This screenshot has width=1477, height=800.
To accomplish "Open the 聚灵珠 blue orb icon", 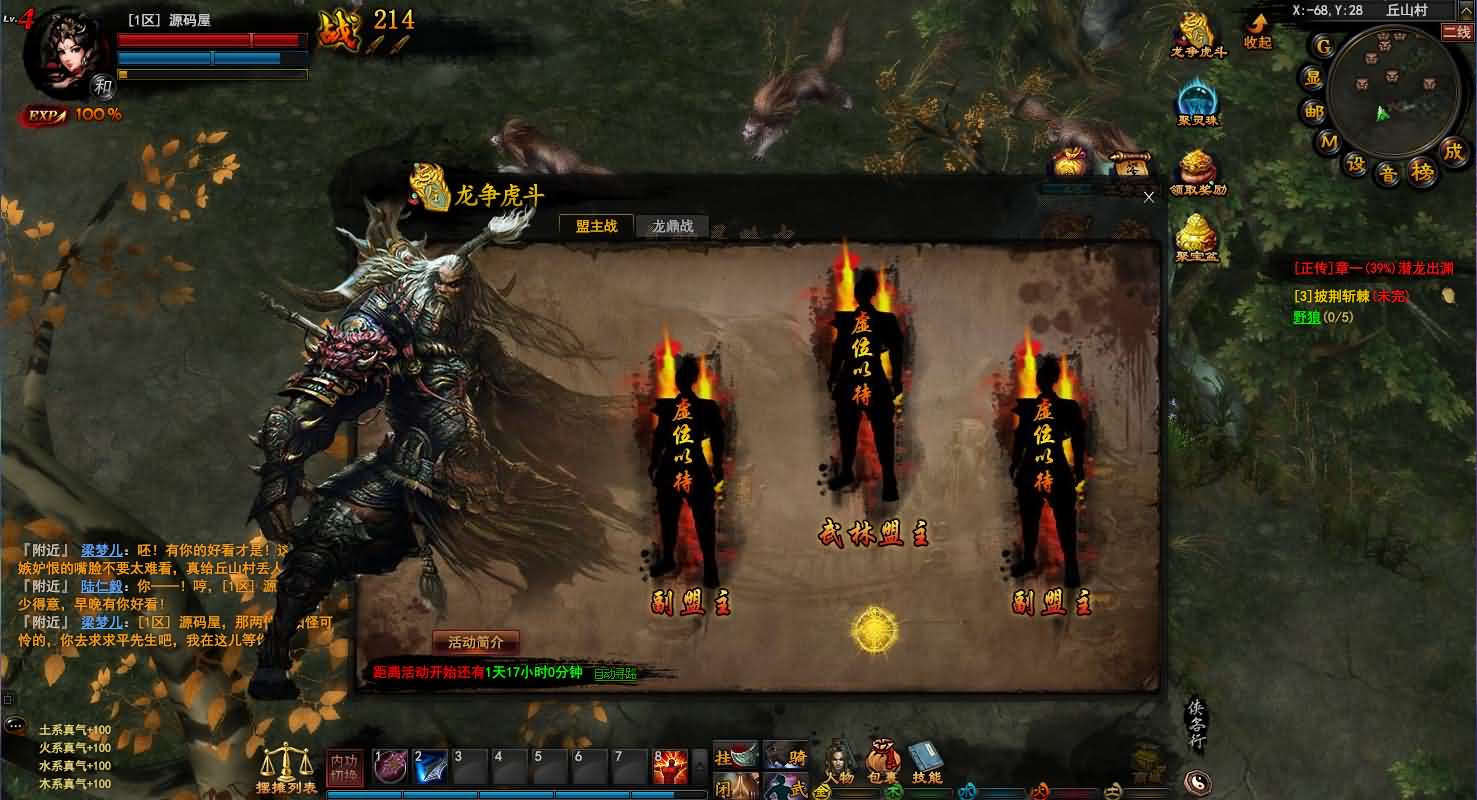I will tap(1197, 103).
